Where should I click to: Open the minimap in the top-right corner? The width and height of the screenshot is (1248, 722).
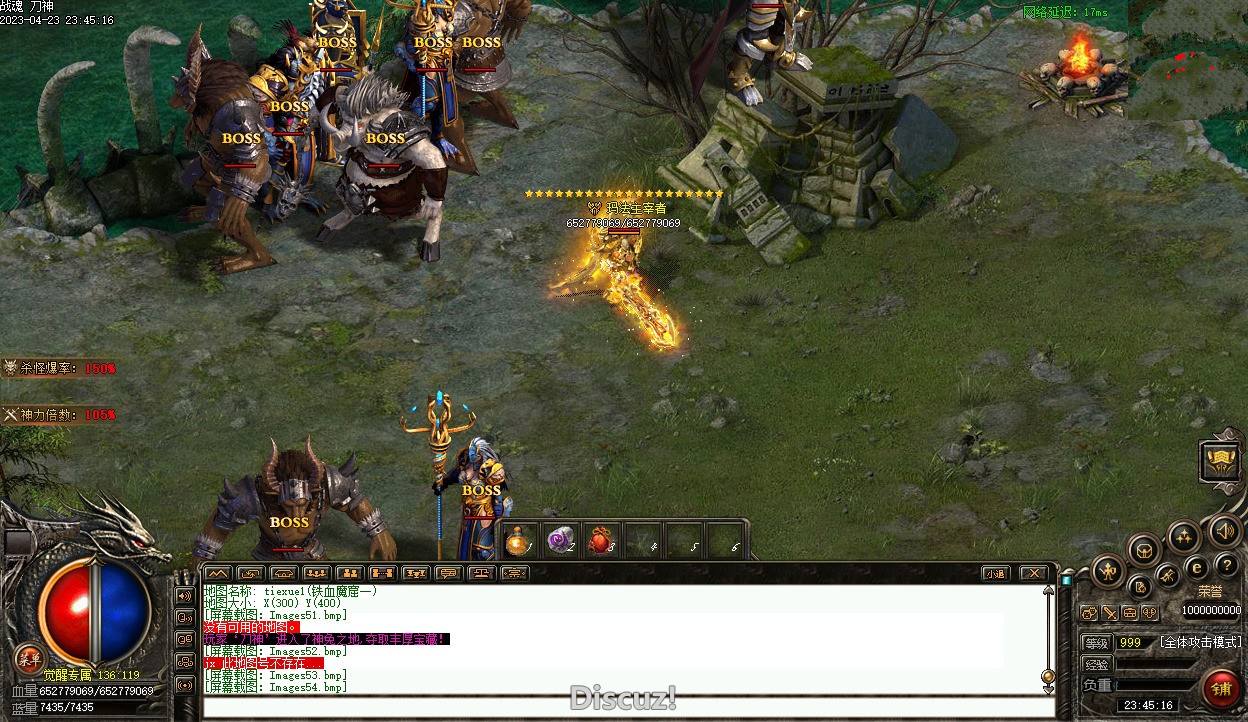point(1188,59)
